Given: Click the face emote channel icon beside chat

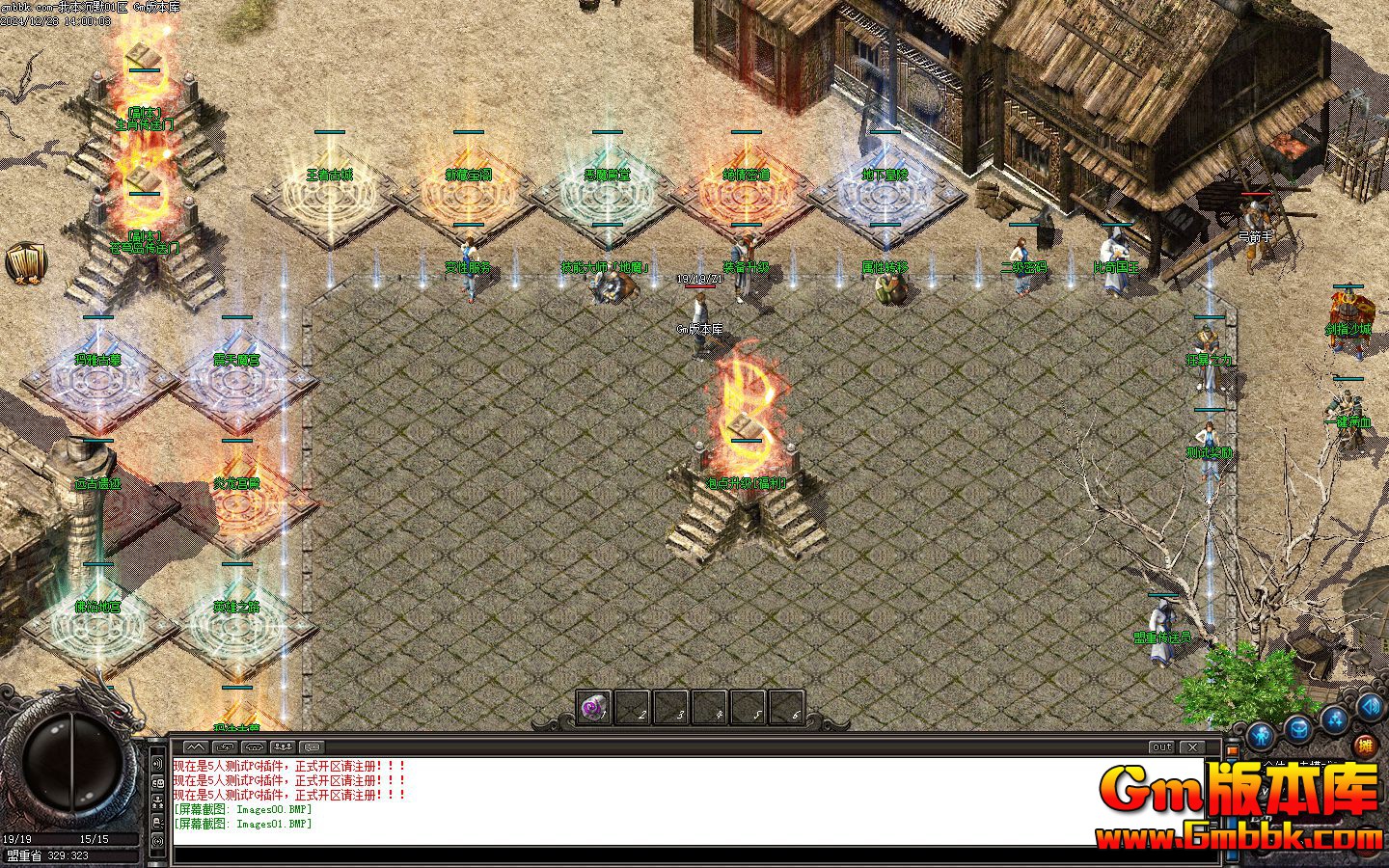Looking at the screenshot, I should click(x=158, y=782).
